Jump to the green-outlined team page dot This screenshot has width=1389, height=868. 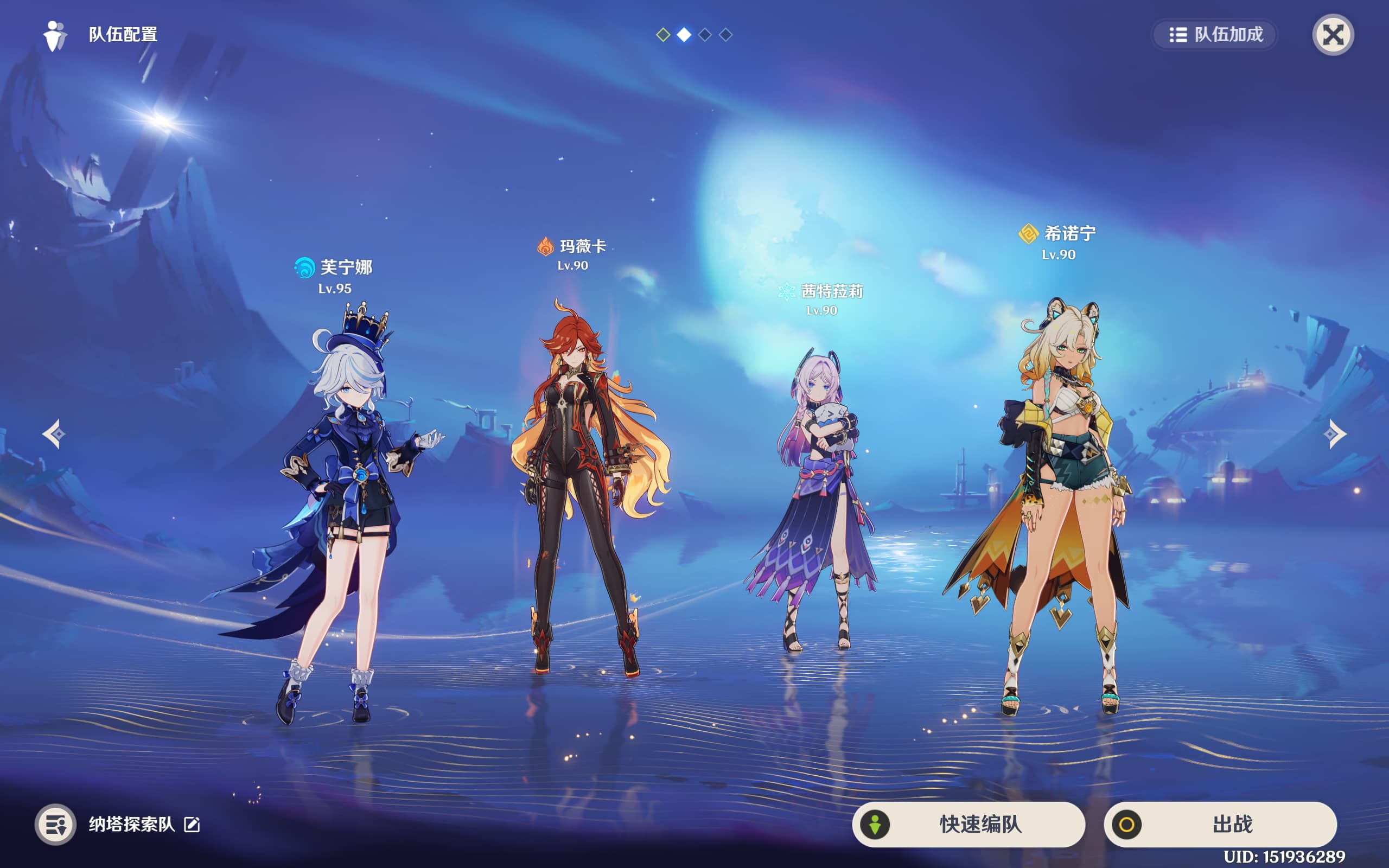(663, 35)
